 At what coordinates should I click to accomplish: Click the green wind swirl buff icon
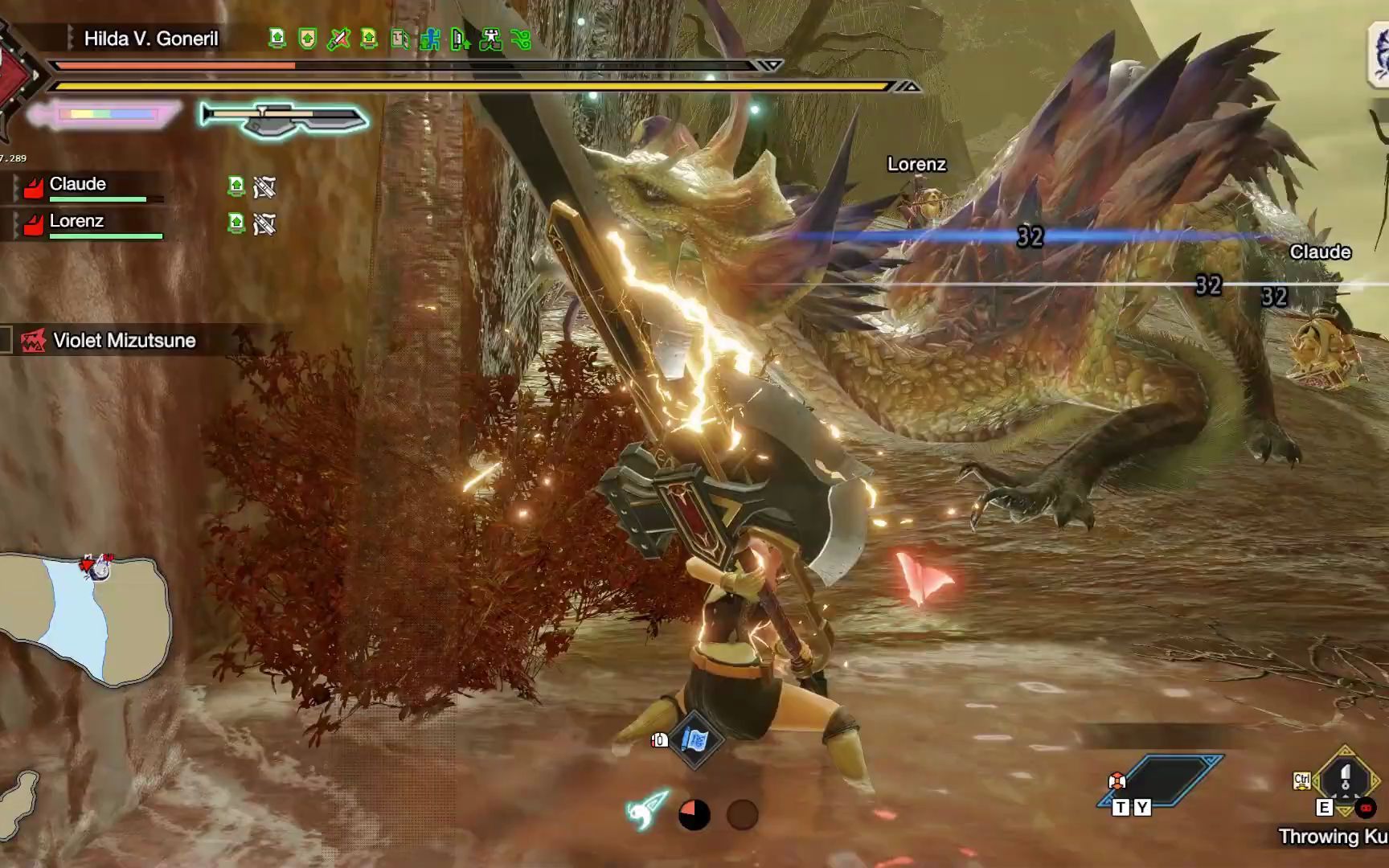tap(522, 39)
